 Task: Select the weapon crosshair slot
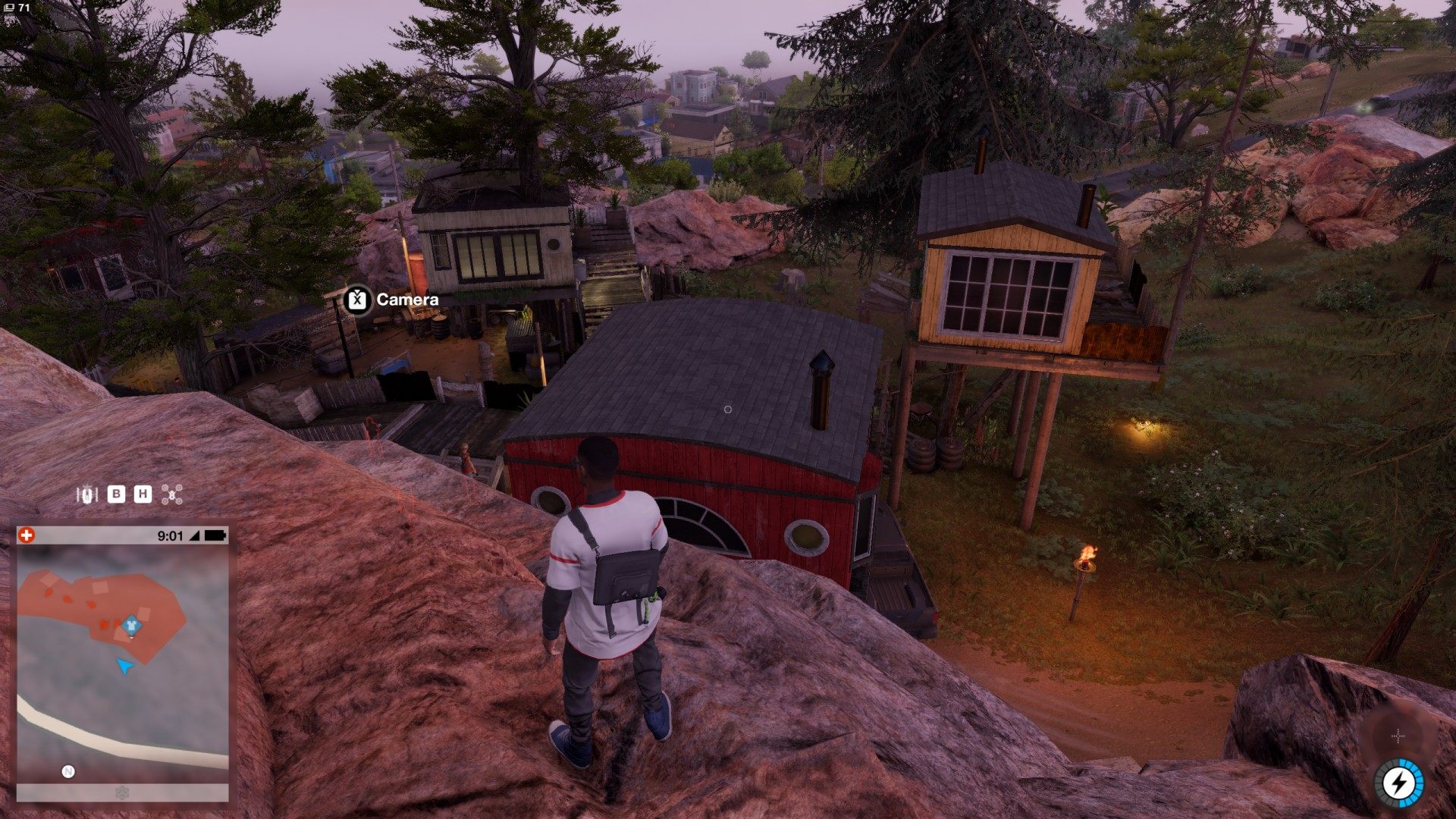coord(1398,736)
